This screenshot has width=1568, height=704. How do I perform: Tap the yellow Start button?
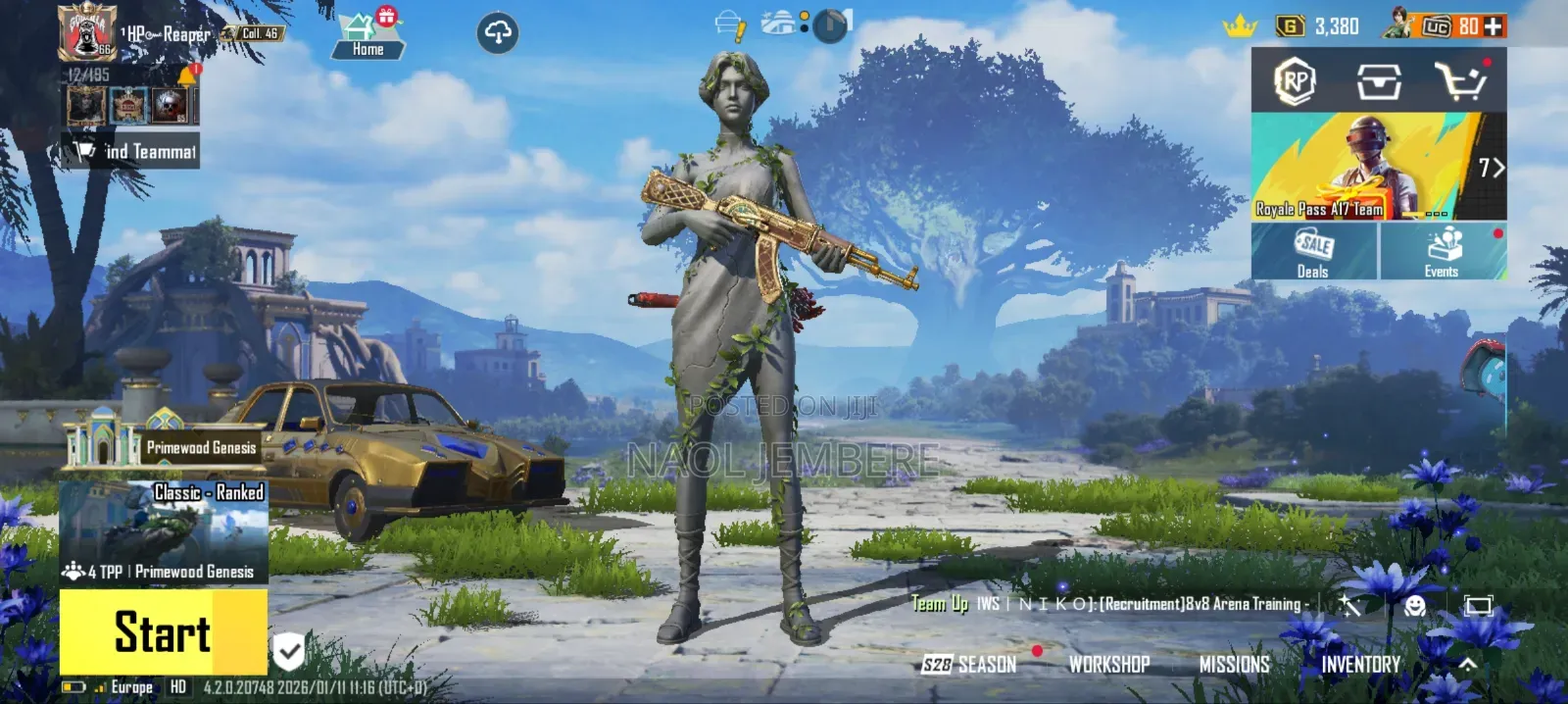tap(163, 632)
